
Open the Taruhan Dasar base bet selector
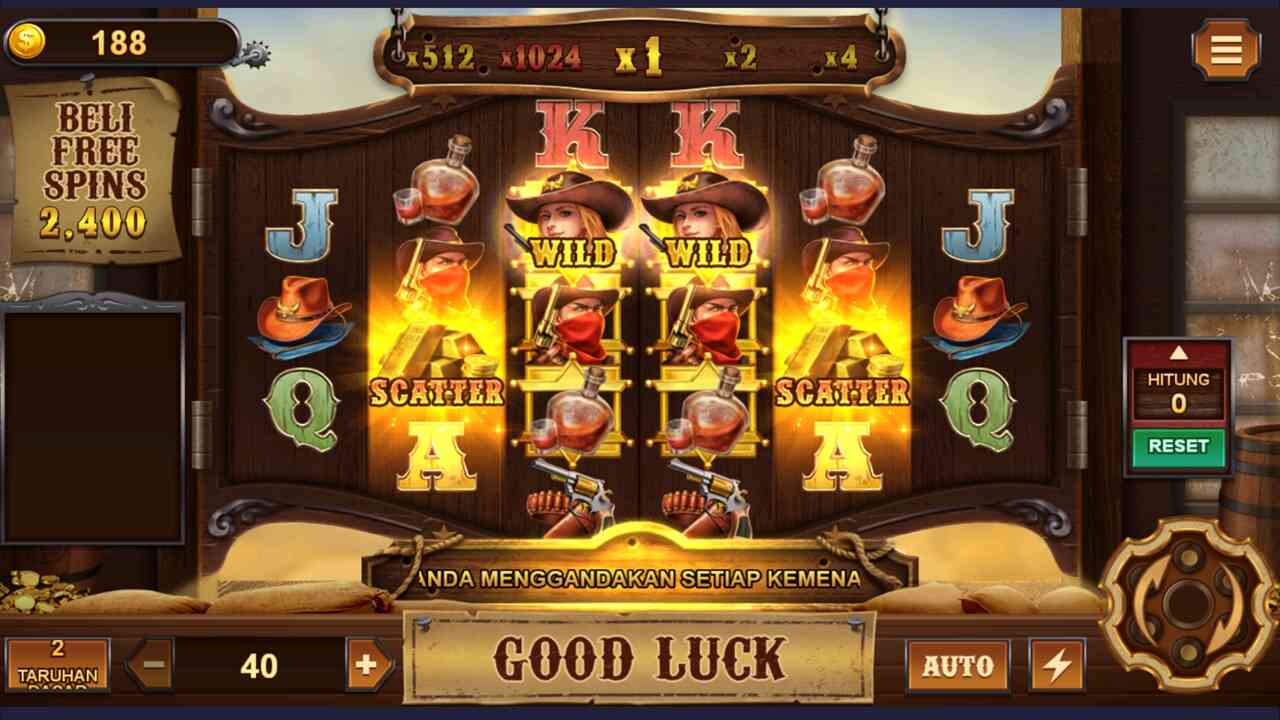pyautogui.click(x=57, y=664)
